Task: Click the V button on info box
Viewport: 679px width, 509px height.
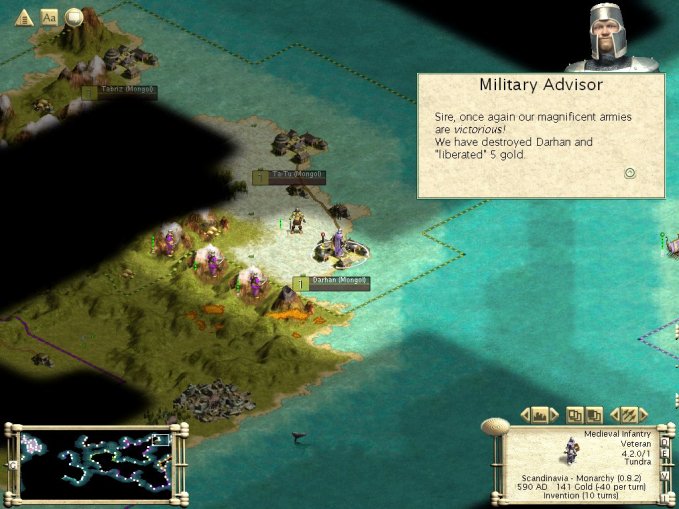Action: point(662,474)
